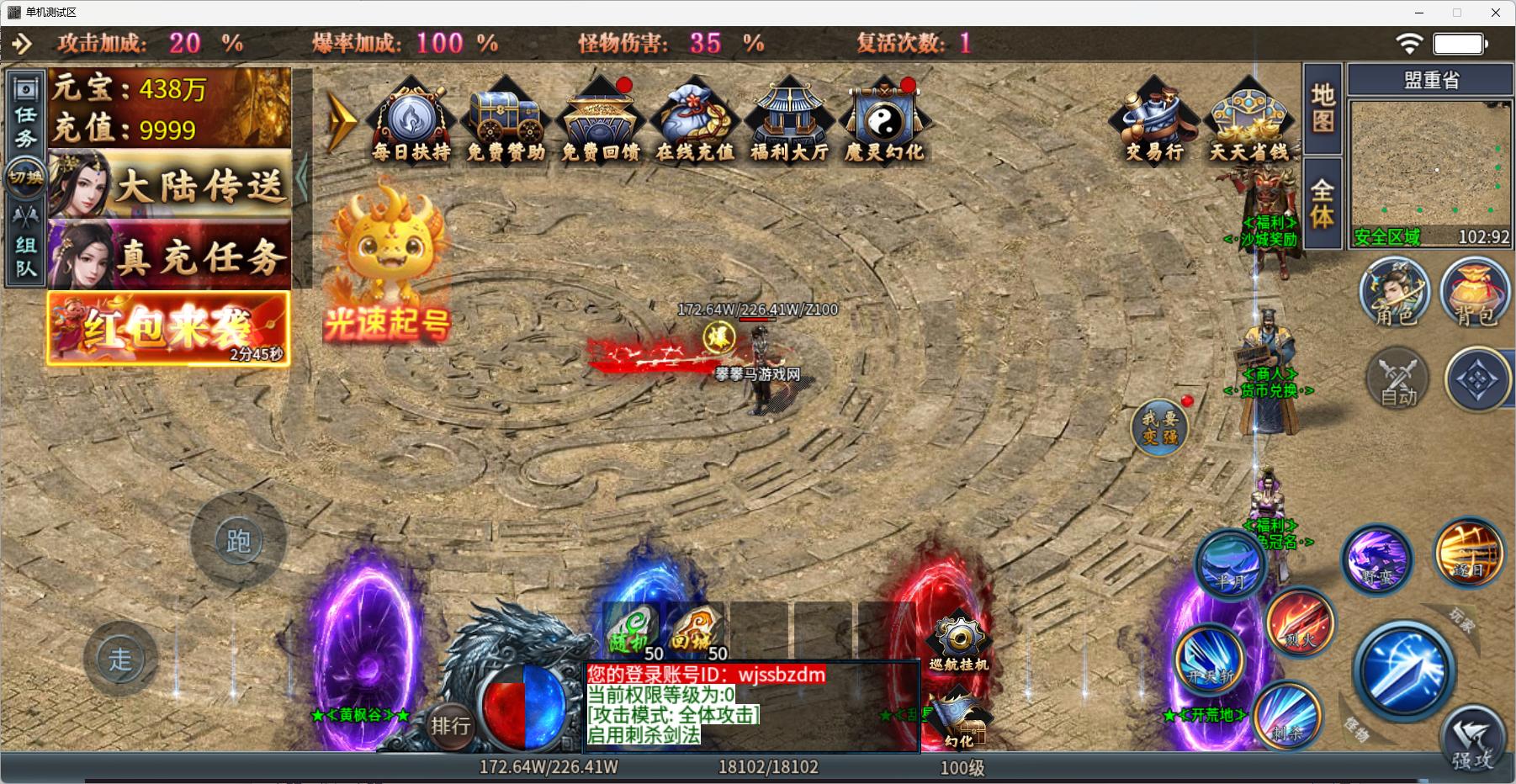Open the 地图 map button

(1323, 109)
